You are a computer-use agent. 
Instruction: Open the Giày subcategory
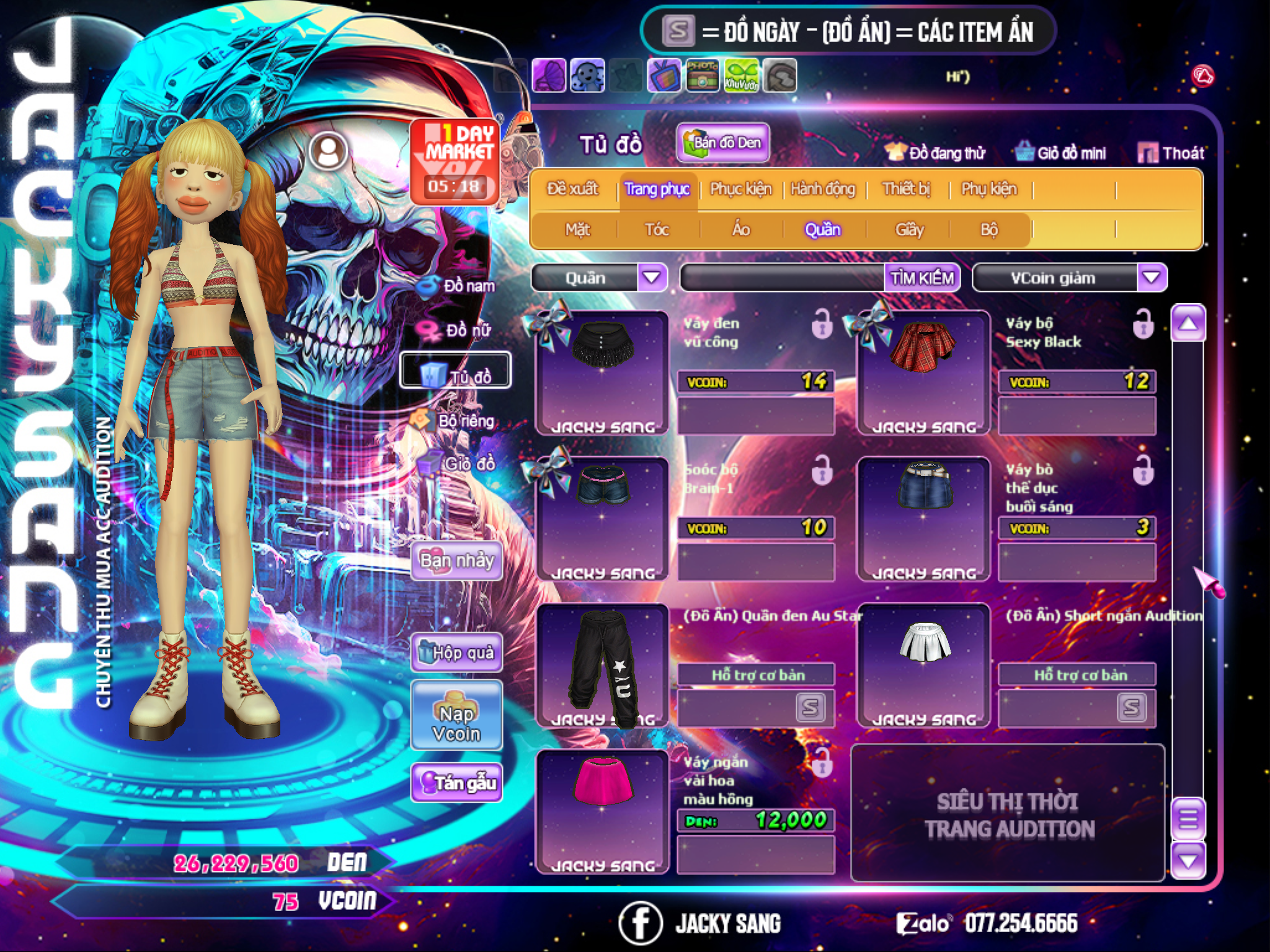click(x=909, y=230)
